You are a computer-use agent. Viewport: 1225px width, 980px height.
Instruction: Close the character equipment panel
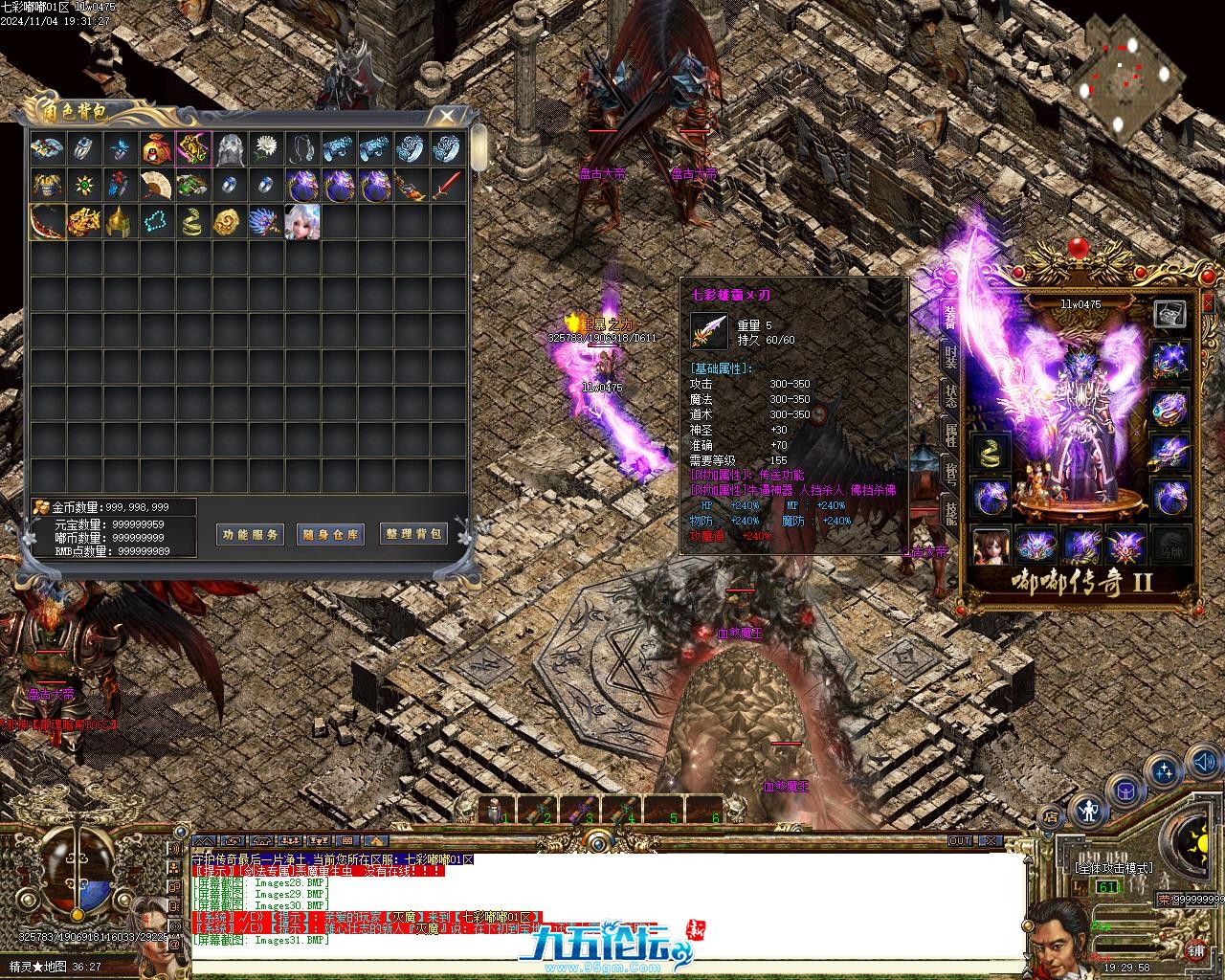pyautogui.click(x=1208, y=303)
